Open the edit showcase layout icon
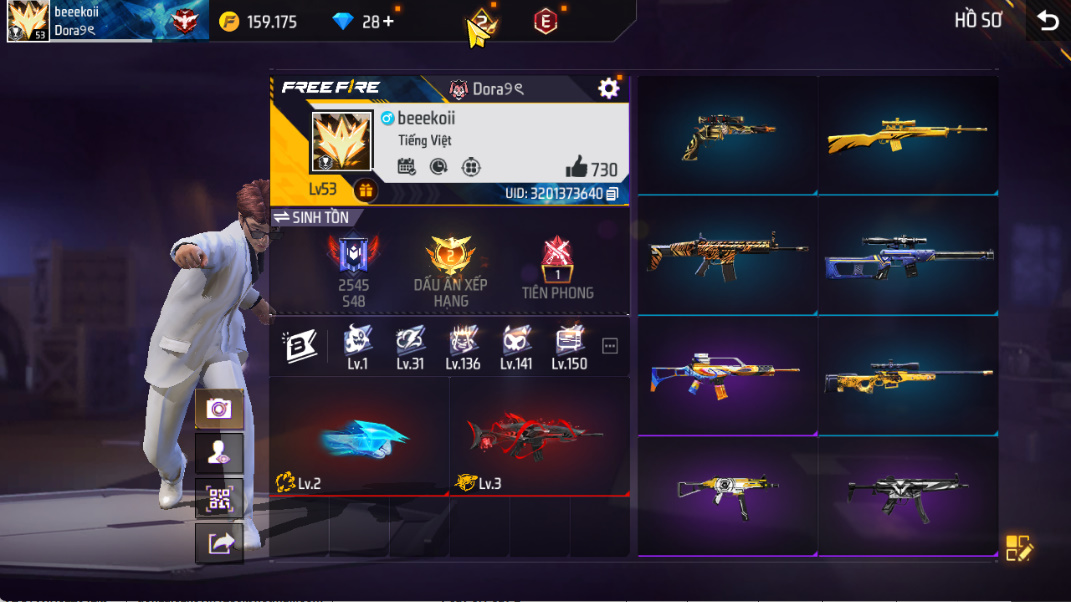 [1018, 547]
